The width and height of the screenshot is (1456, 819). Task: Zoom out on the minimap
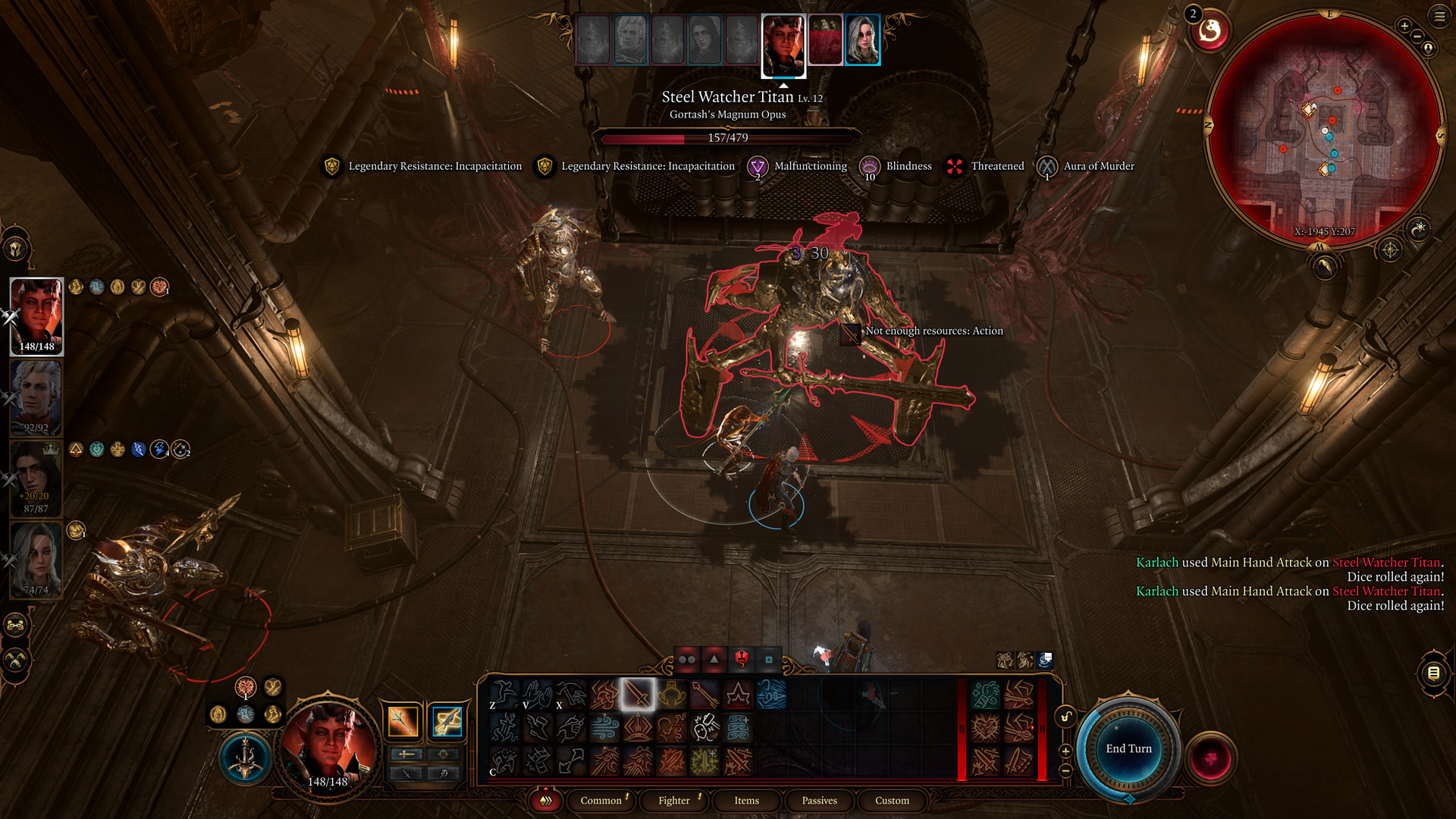point(1417,36)
